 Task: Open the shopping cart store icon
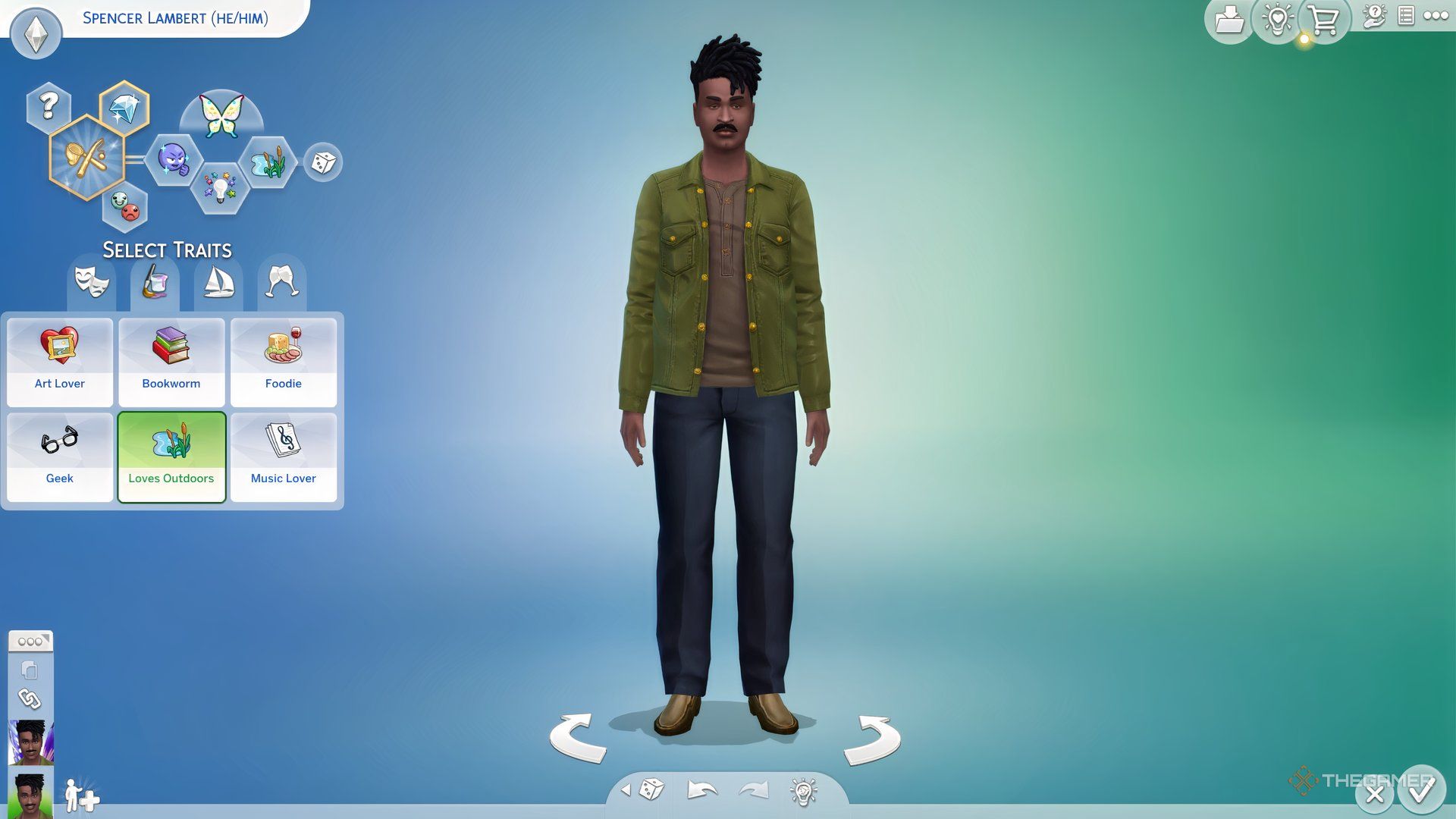tap(1323, 20)
